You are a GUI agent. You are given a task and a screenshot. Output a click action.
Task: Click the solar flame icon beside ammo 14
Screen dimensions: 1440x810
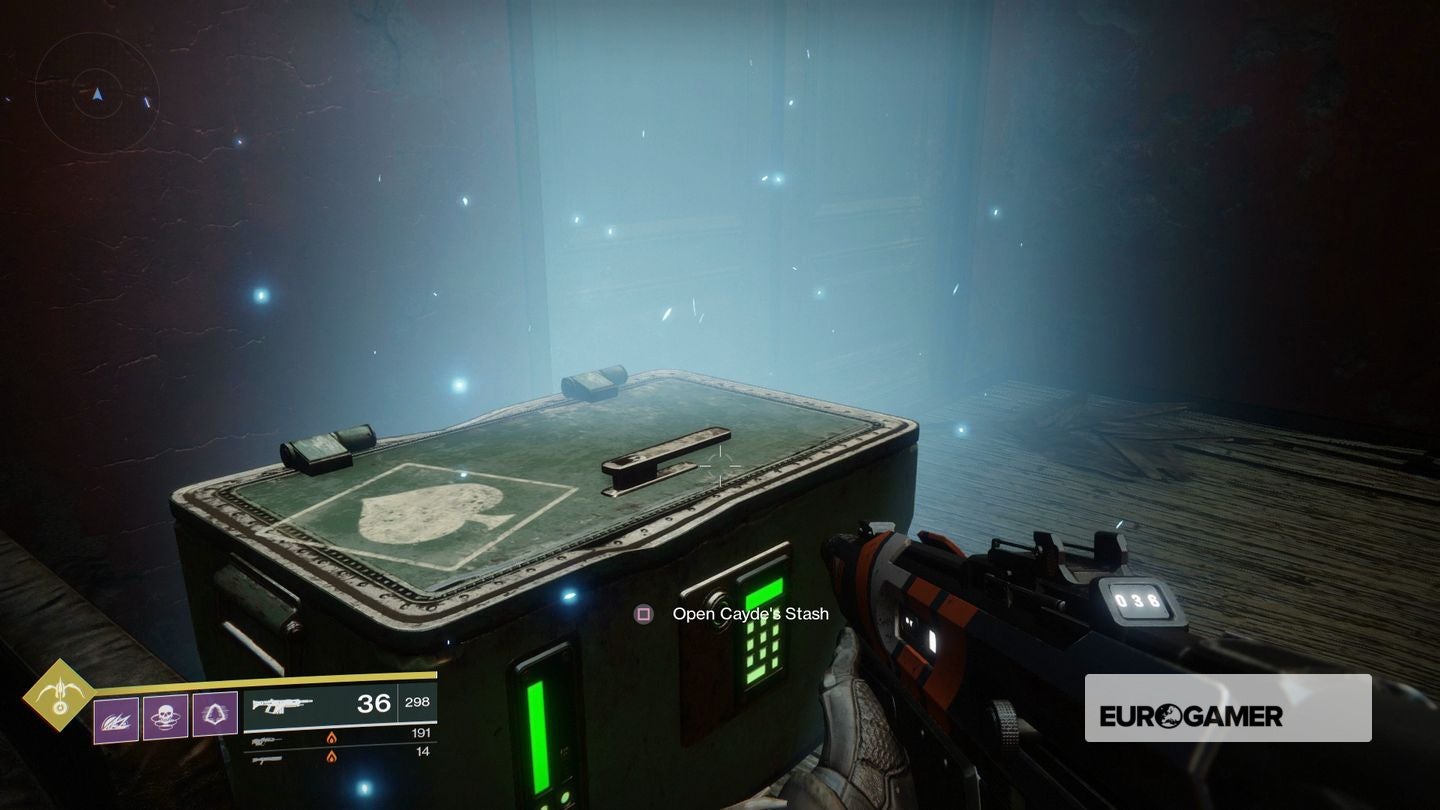331,757
